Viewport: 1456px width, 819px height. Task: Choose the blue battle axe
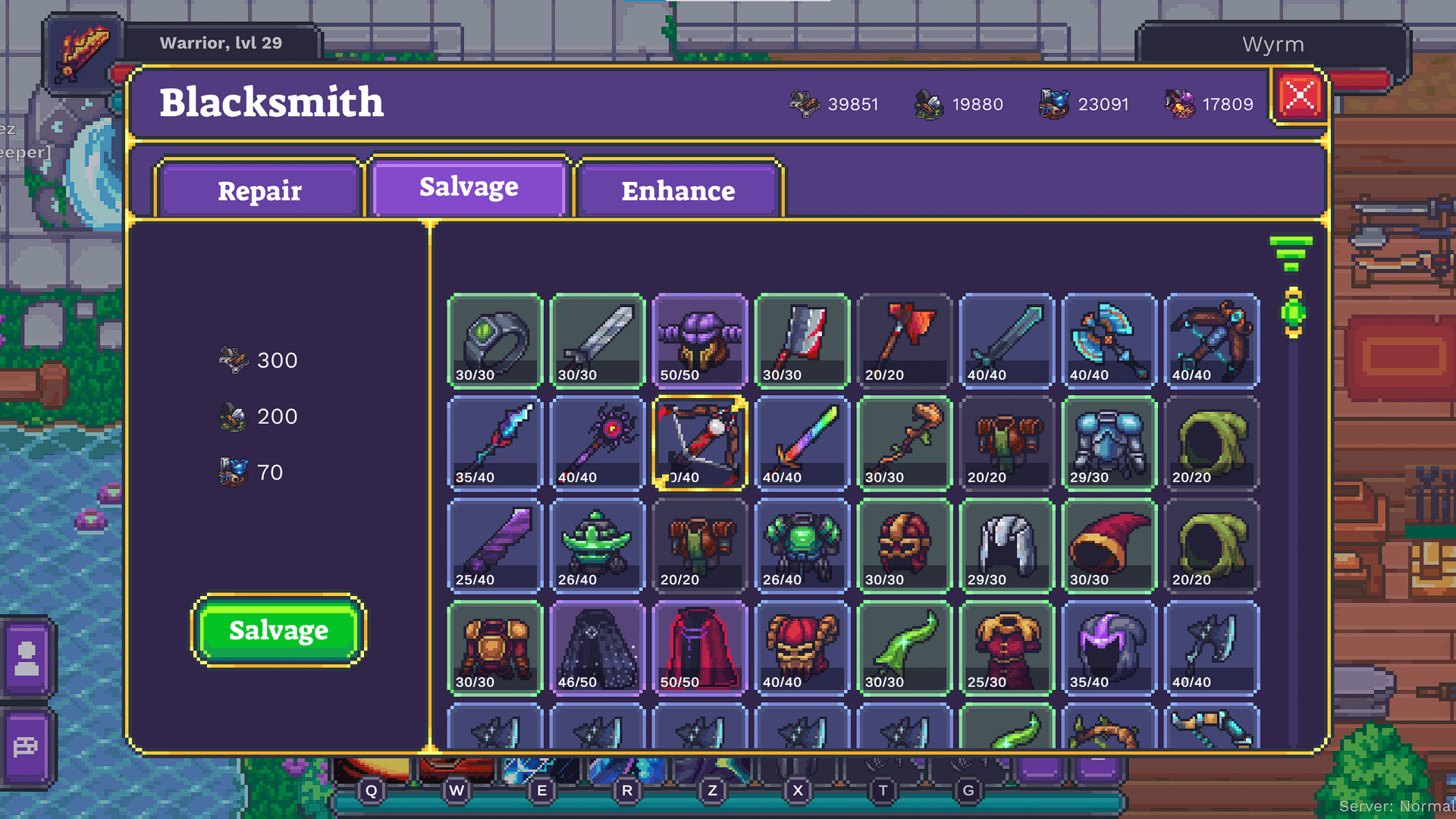(x=1109, y=340)
